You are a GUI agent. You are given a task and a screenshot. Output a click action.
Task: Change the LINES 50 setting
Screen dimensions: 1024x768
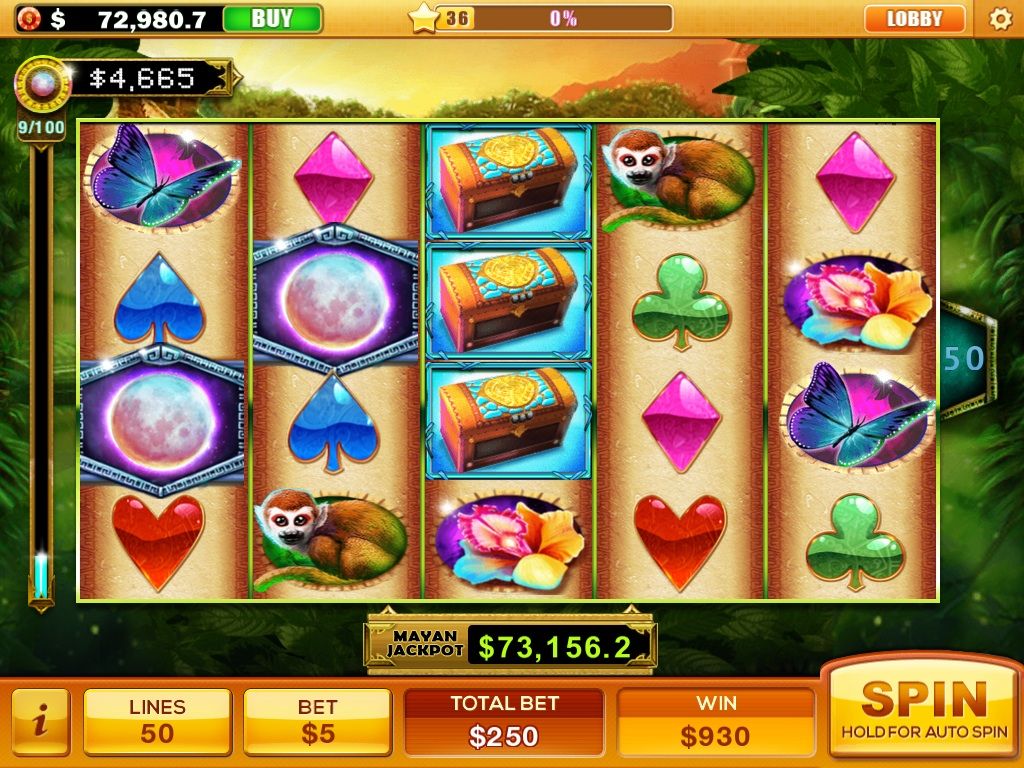(x=157, y=720)
